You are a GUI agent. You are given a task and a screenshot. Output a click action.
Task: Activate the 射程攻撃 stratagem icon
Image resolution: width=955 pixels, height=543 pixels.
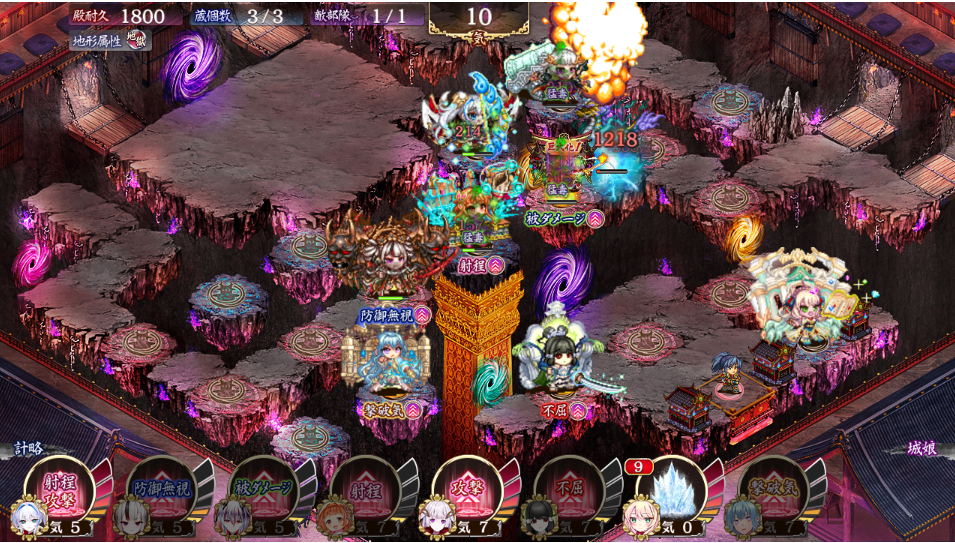[59, 489]
